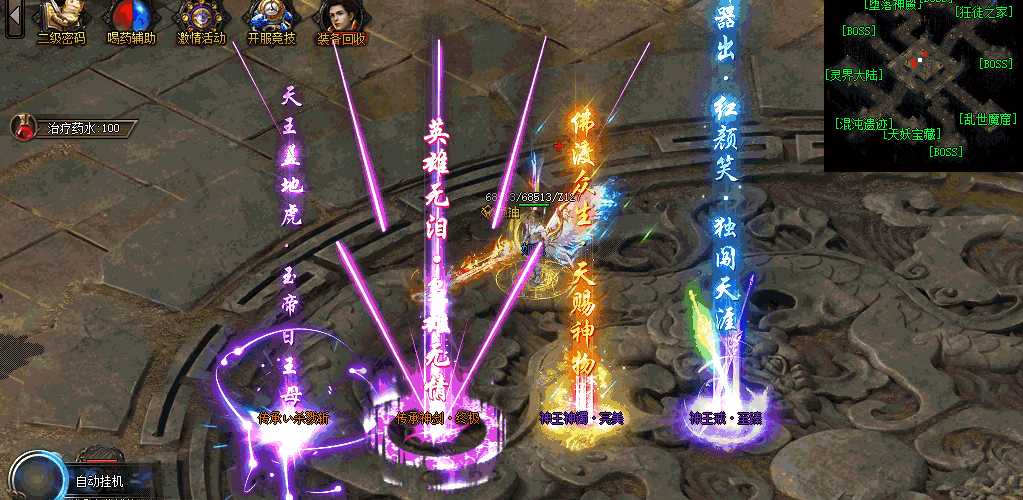Screen dimensions: 1023x500
Task: Select the 乱世魔窟 label on the minimap
Action: coord(988,118)
